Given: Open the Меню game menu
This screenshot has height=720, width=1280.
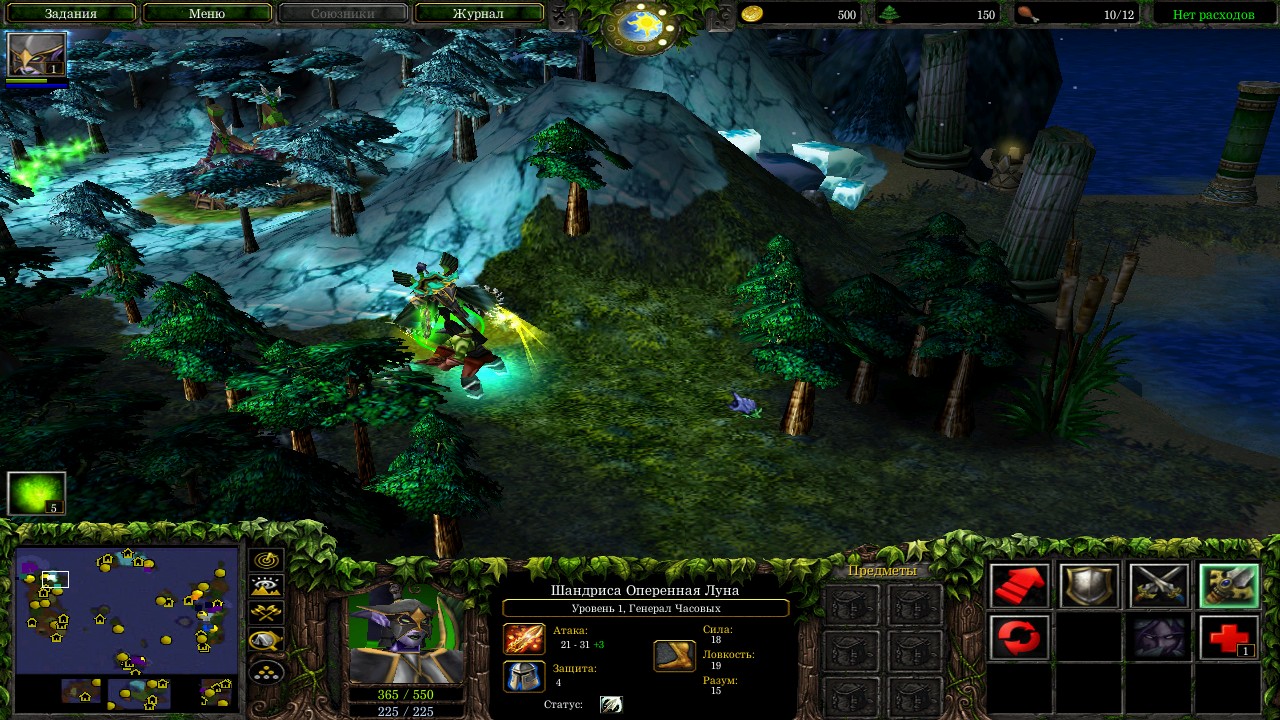Looking at the screenshot, I should 207,14.
